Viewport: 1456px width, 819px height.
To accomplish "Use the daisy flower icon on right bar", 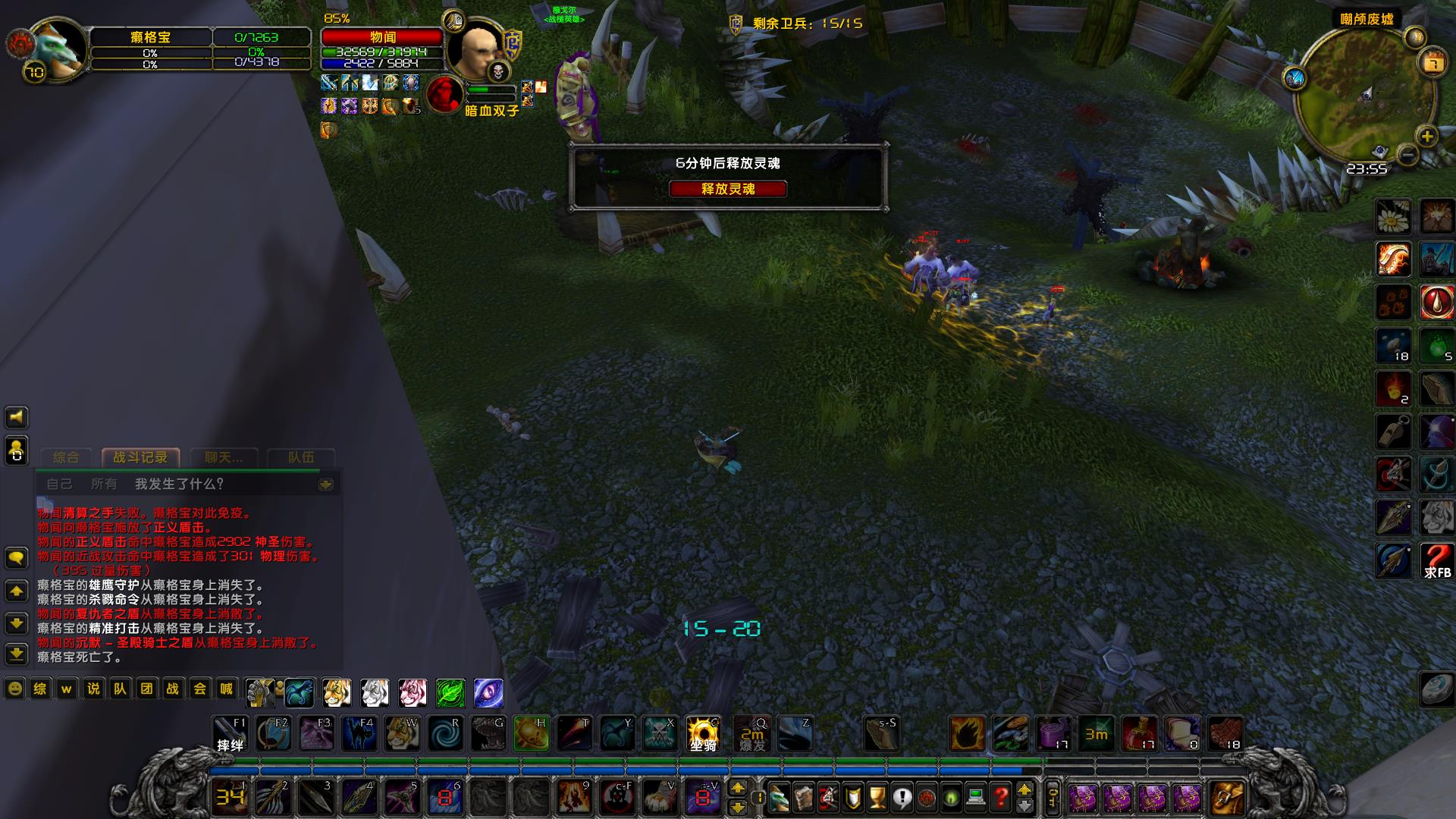I will [1393, 218].
